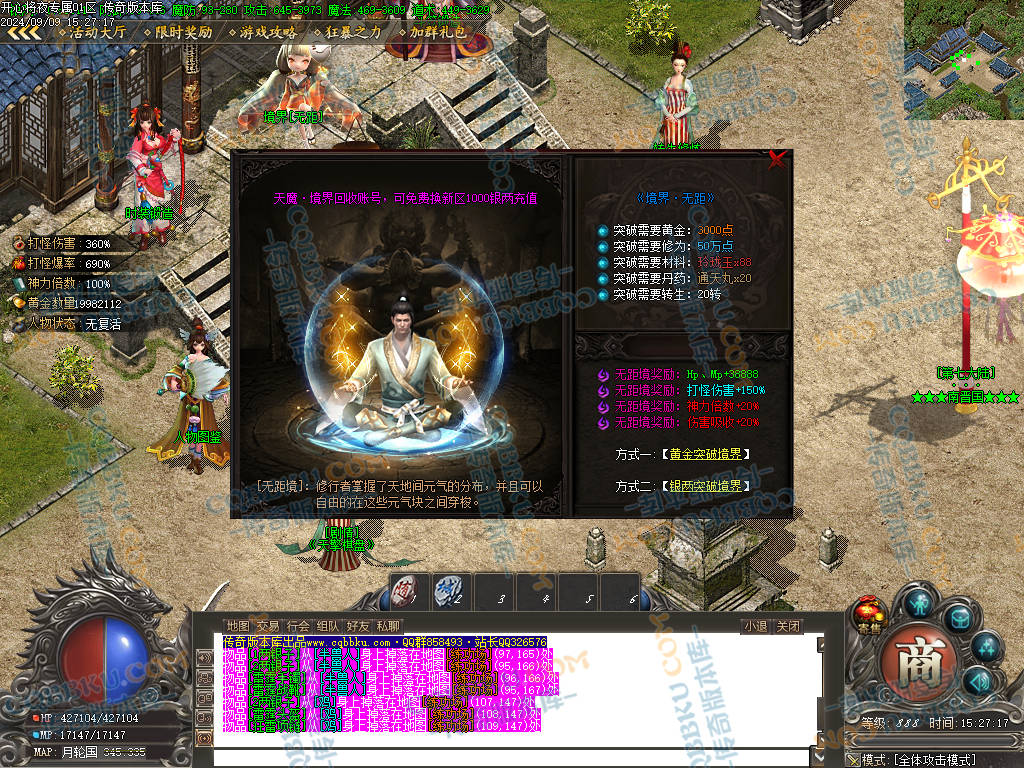Viewport: 1024px width, 768px height.
Task: Open the 交易 trade tab
Action: tap(268, 626)
